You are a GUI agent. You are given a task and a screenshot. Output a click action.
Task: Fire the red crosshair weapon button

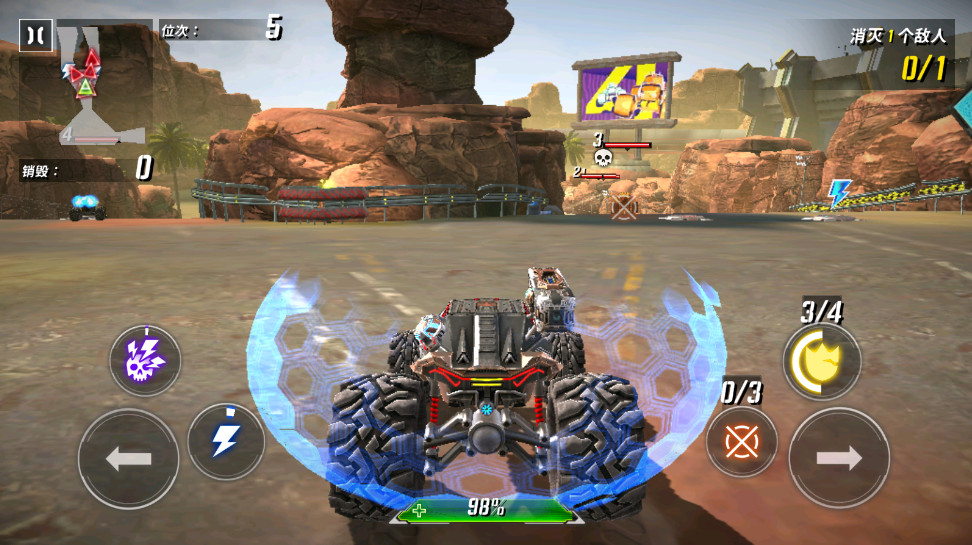coord(742,441)
